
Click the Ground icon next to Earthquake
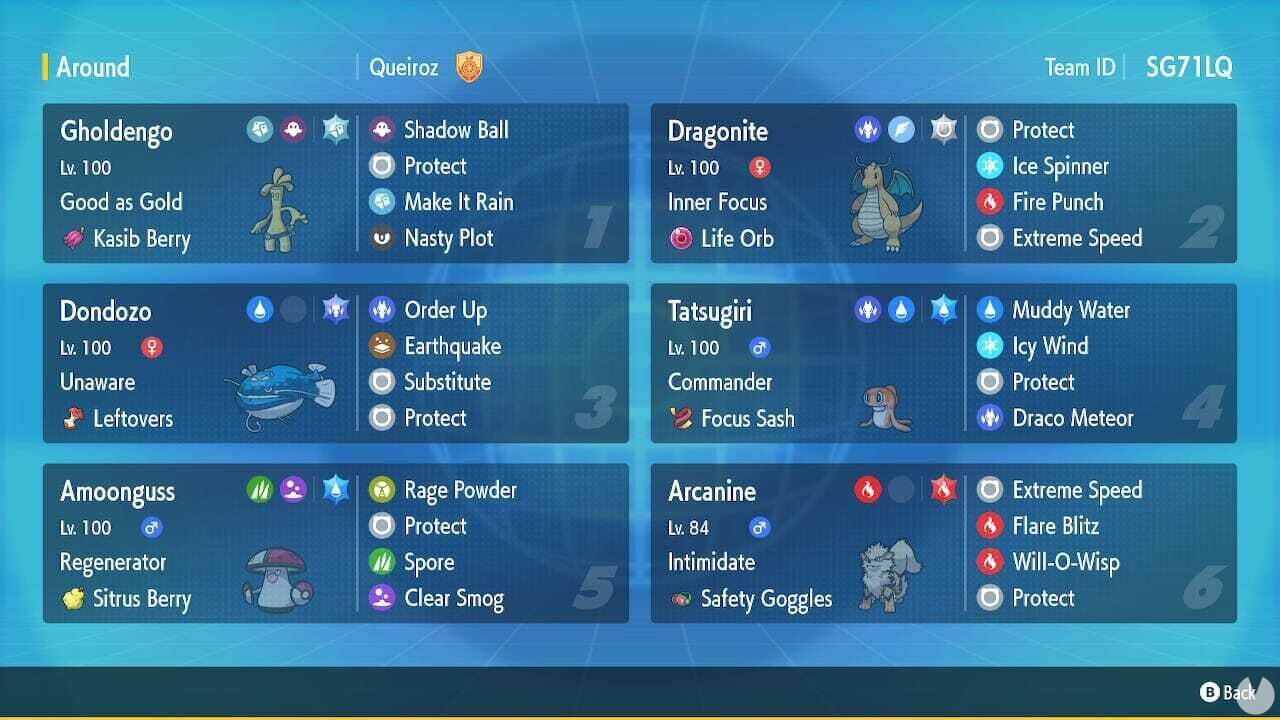point(382,346)
